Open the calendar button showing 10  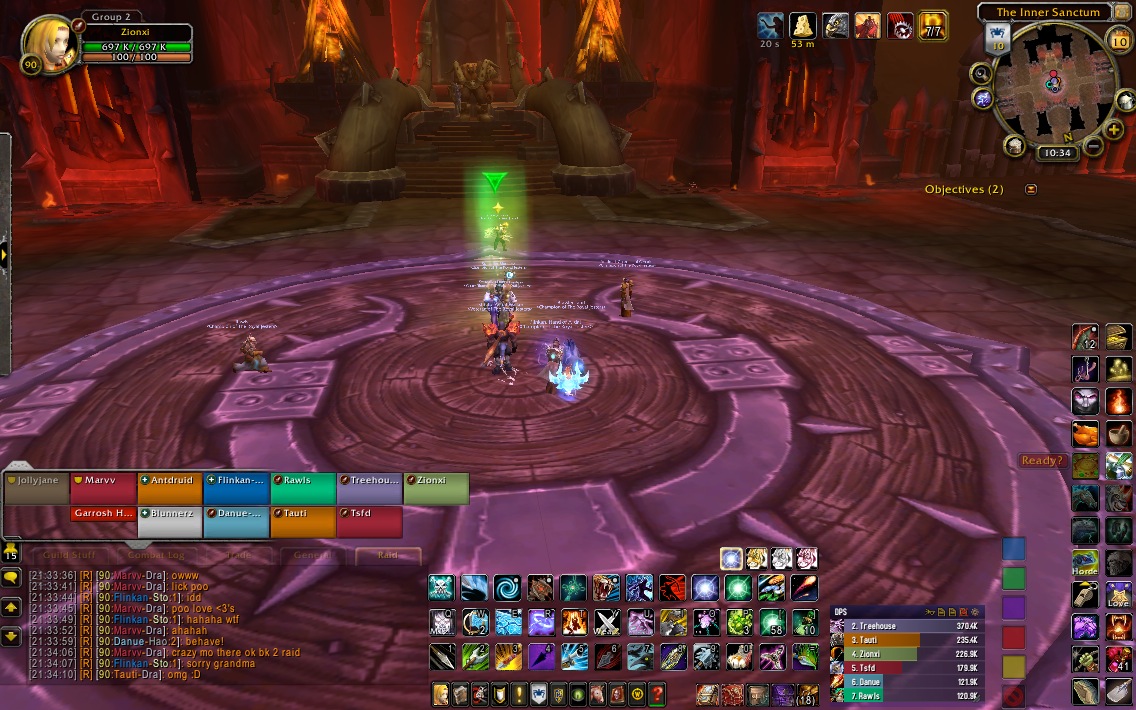(x=1119, y=41)
